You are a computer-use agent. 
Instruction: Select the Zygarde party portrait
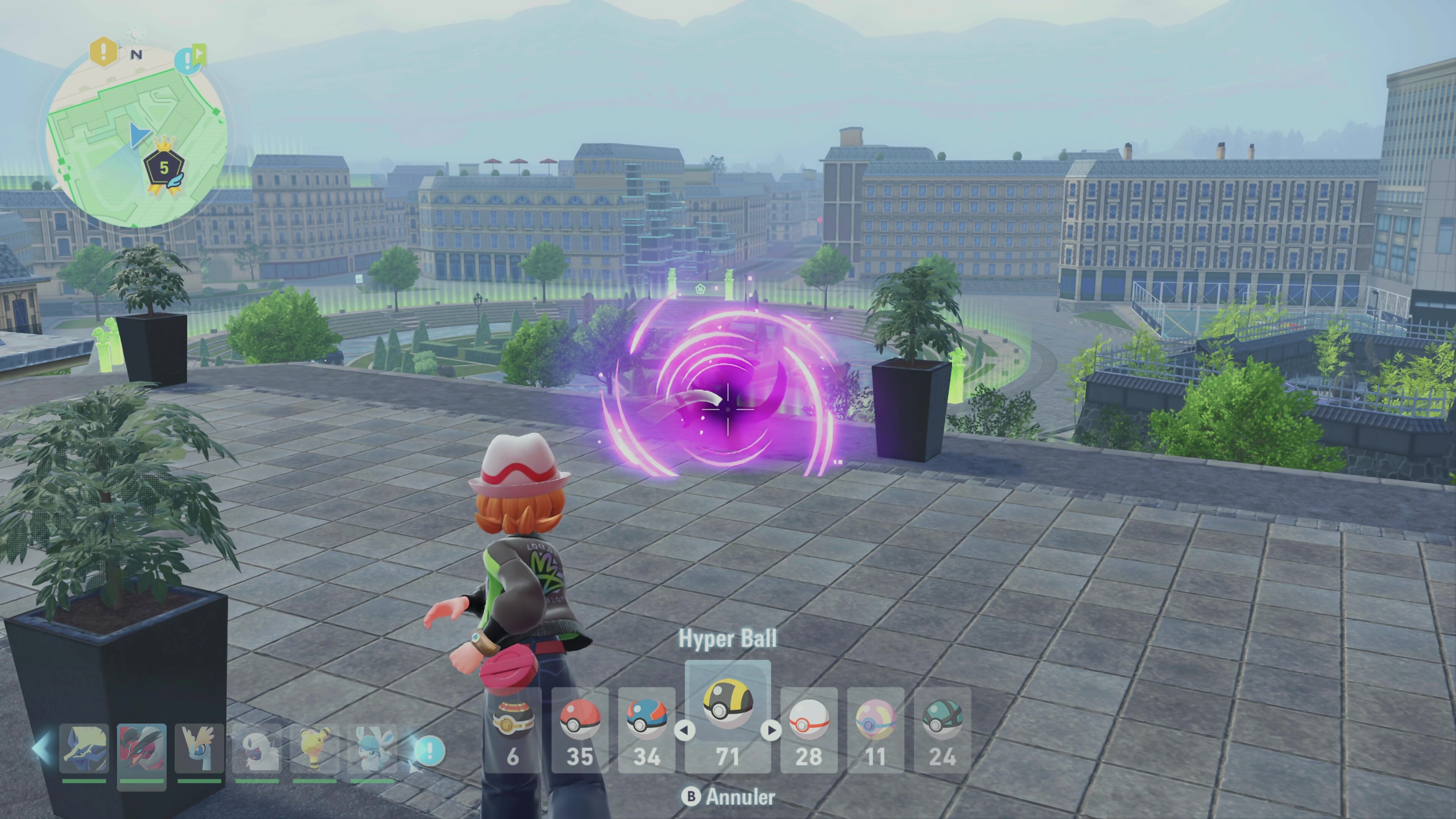84,750
